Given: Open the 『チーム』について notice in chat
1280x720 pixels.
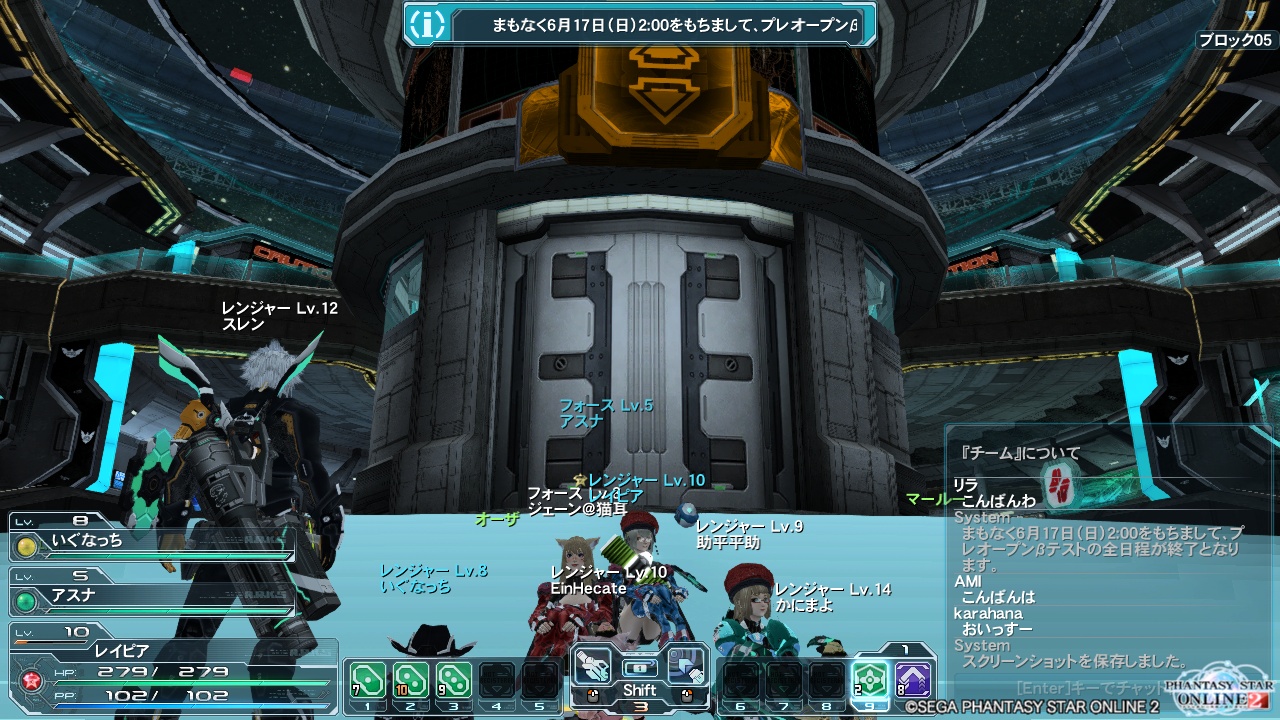Looking at the screenshot, I should [1020, 453].
